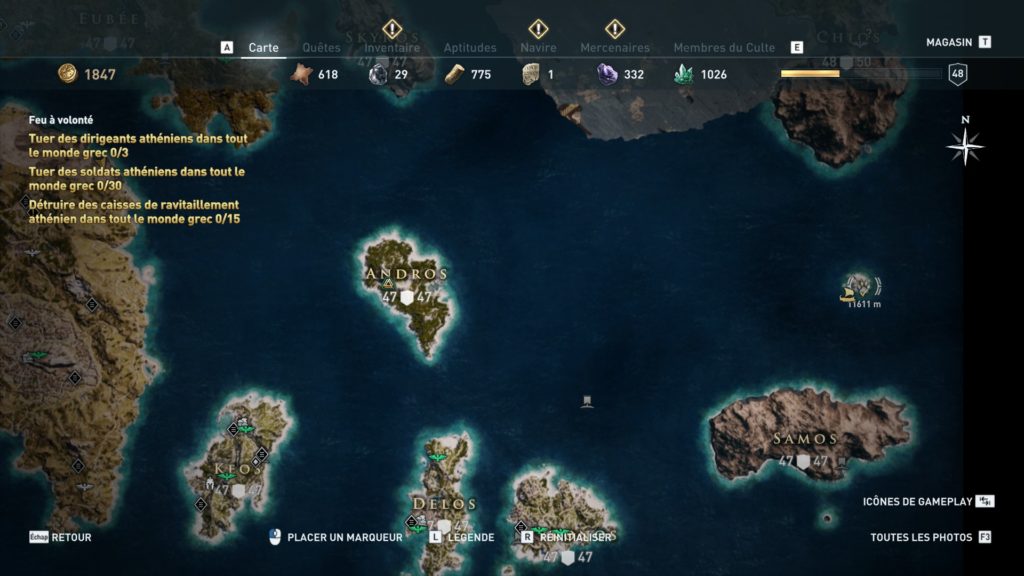Open Toutes les photos
The height and width of the screenshot is (576, 1024).
click(x=921, y=537)
